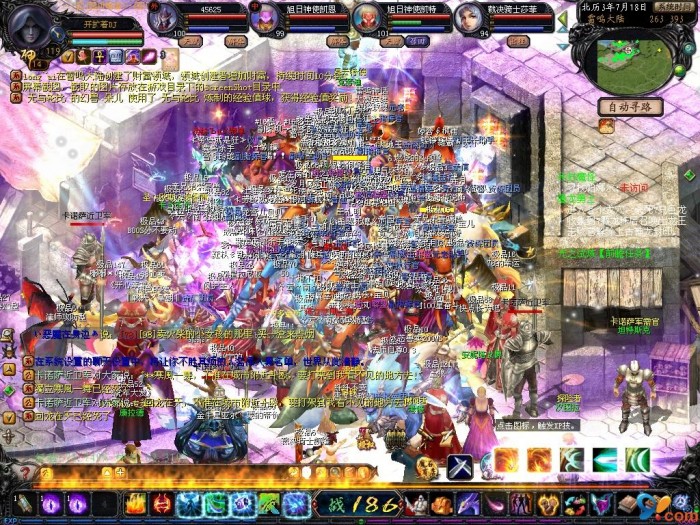Activate the crossed swords attack skill

click(459, 466)
